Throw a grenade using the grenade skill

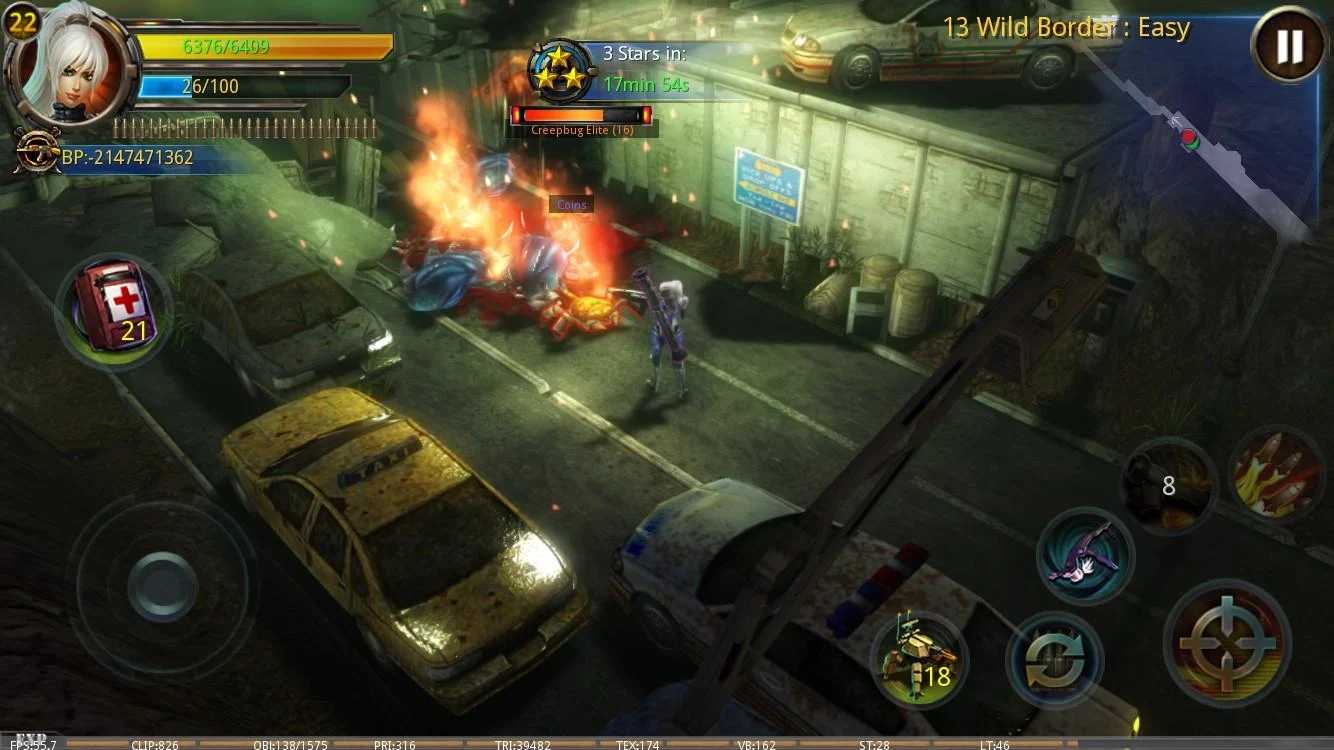[1168, 486]
